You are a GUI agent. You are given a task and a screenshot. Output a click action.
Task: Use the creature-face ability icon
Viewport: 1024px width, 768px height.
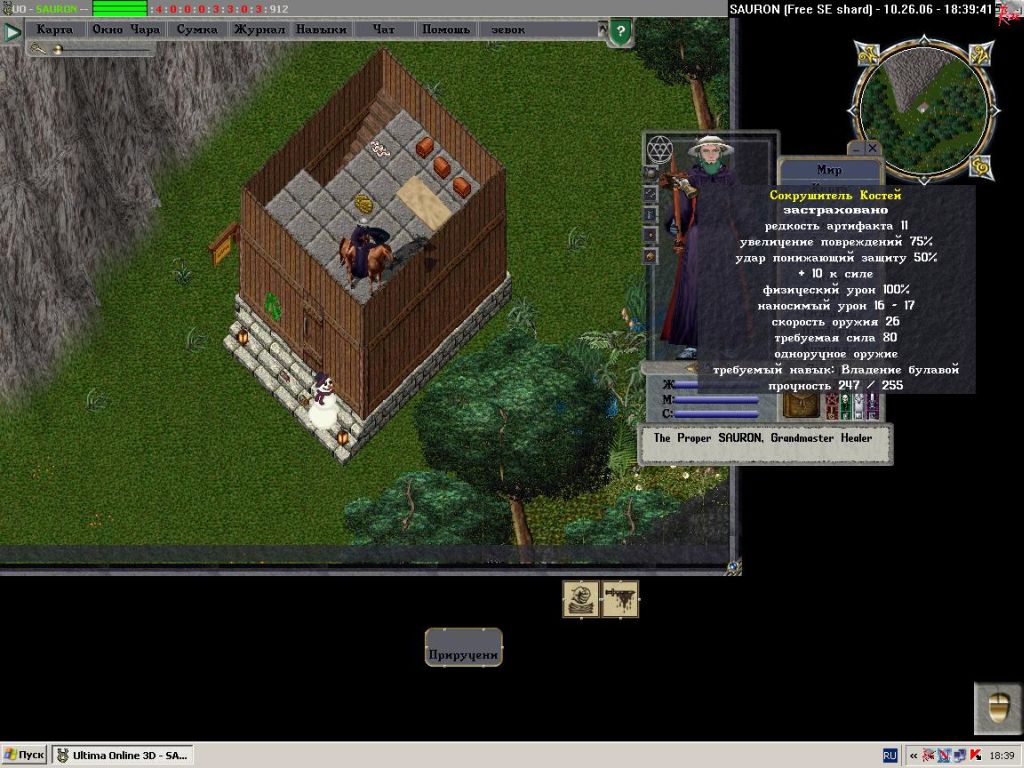pos(581,599)
